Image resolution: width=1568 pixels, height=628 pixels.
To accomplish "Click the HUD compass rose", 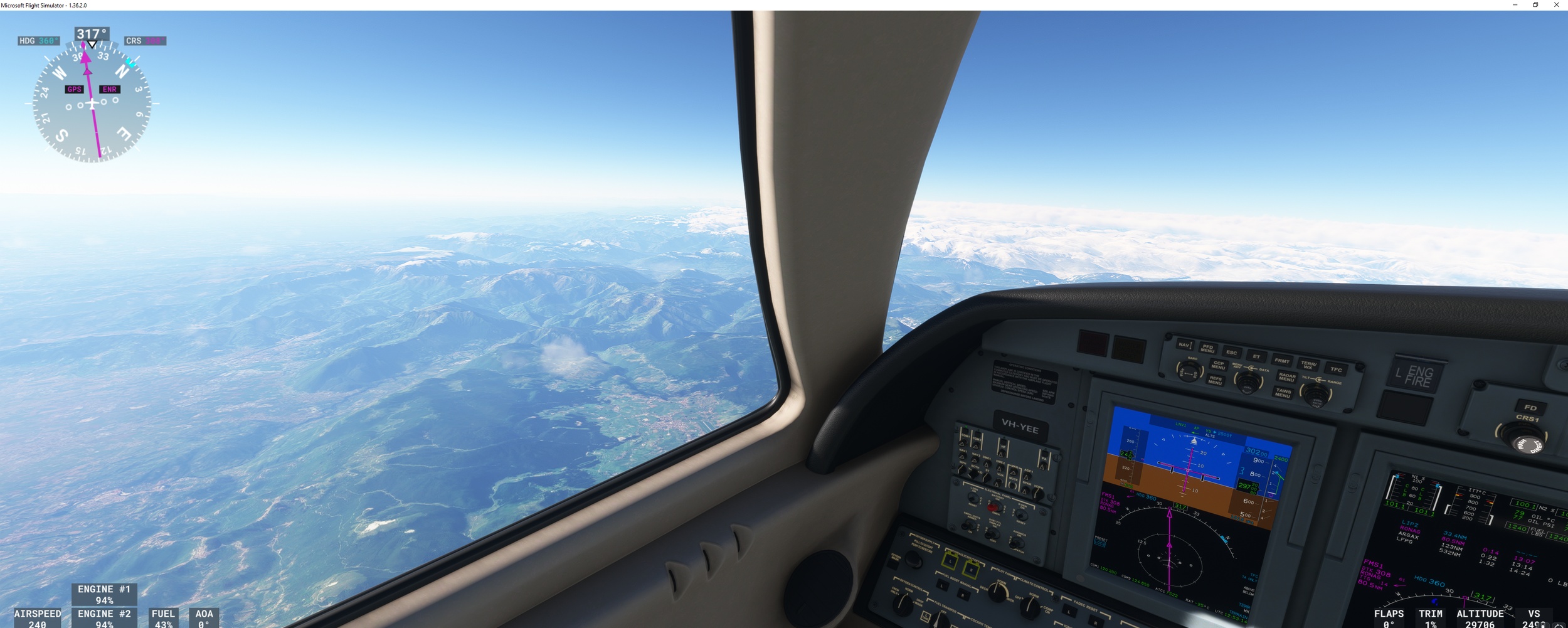I will [x=92, y=104].
